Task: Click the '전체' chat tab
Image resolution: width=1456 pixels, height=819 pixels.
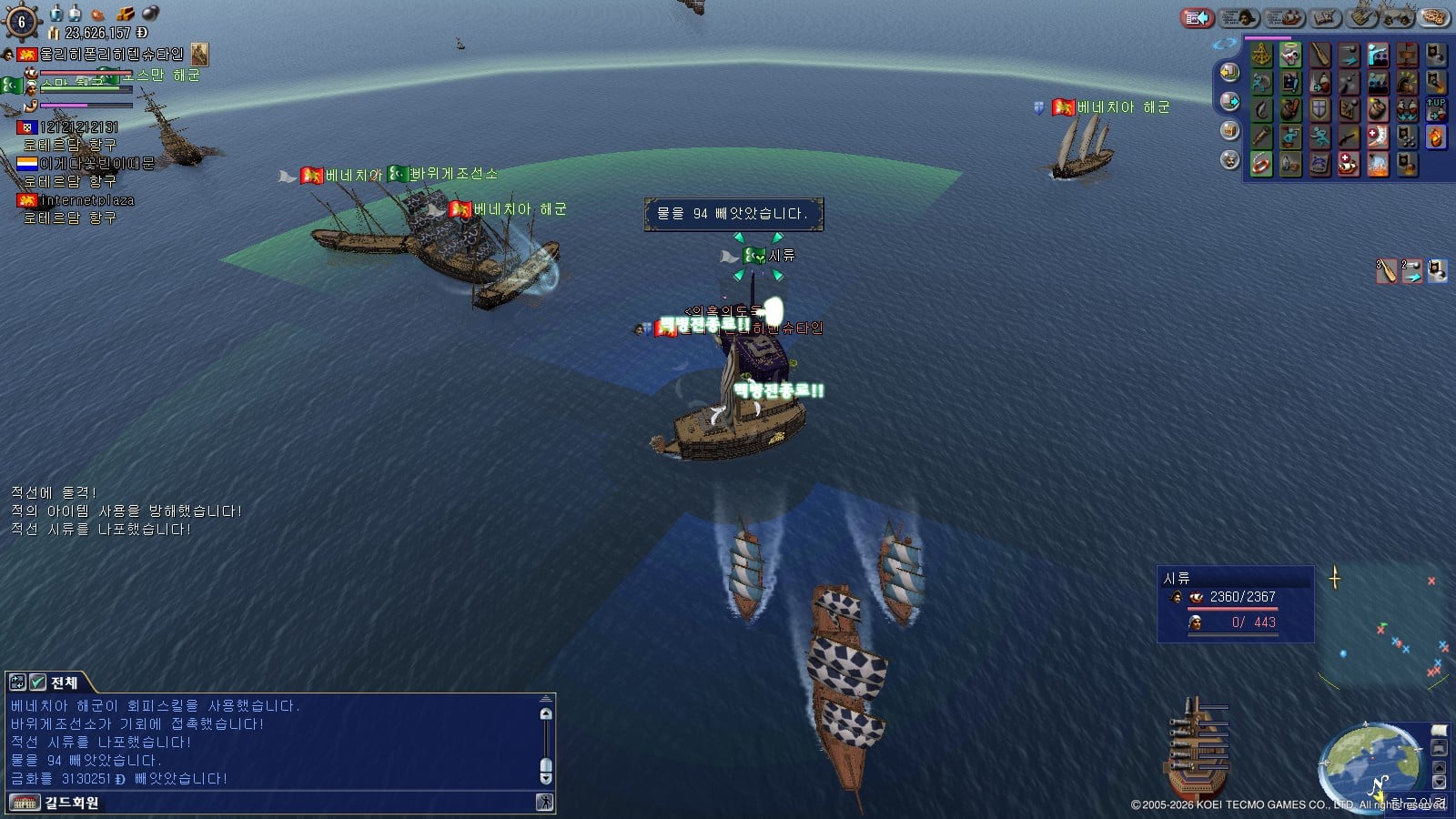Action: [x=64, y=682]
